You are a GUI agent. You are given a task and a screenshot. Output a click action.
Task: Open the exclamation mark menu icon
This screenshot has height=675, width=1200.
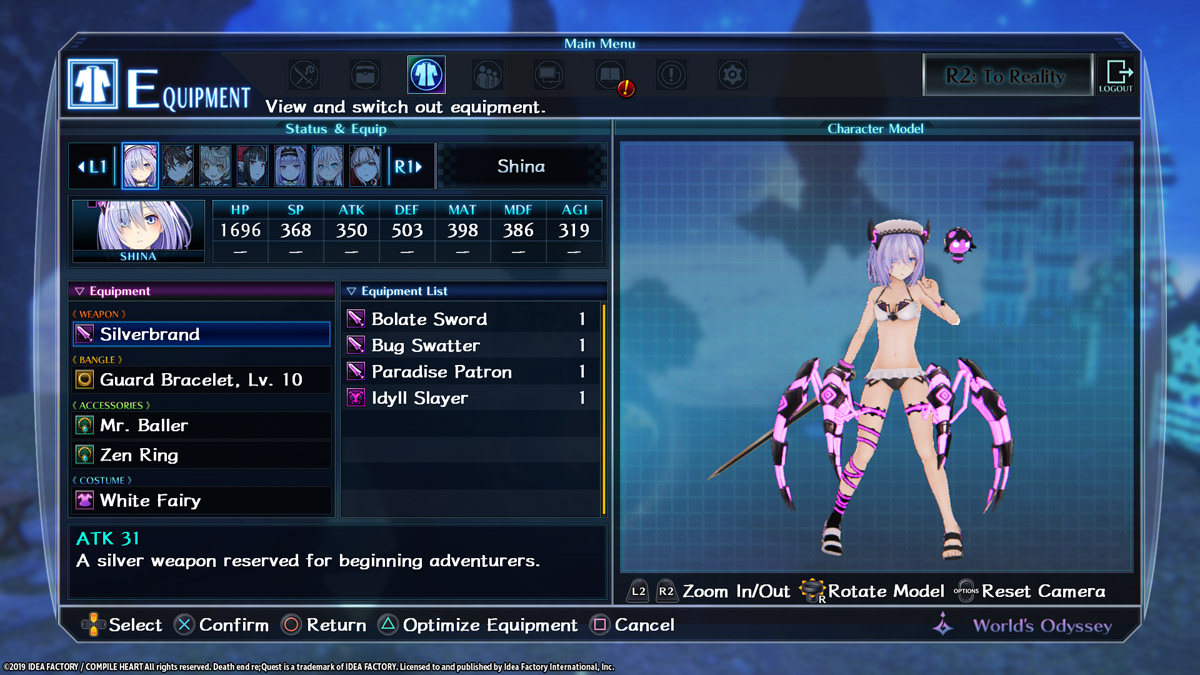point(671,75)
